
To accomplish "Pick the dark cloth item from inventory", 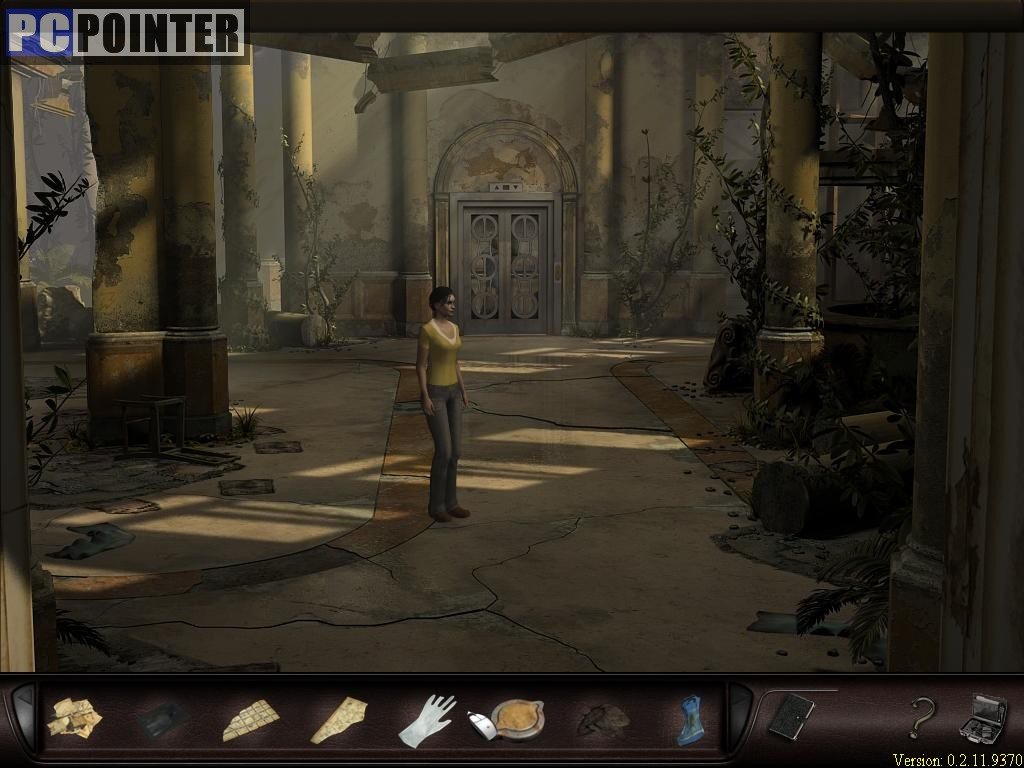I will point(162,718).
